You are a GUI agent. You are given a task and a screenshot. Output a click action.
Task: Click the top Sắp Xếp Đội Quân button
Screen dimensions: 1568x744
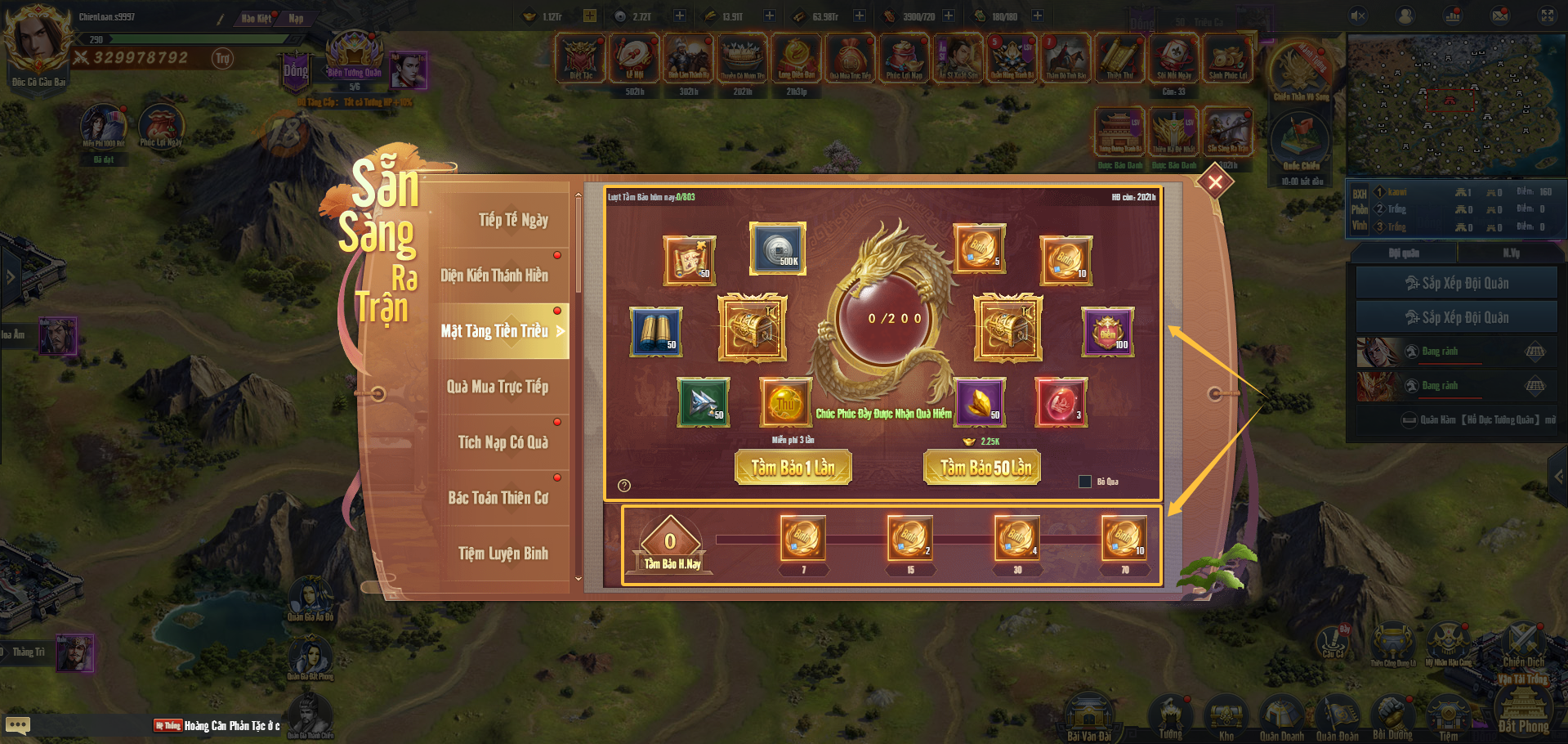coord(1456,283)
